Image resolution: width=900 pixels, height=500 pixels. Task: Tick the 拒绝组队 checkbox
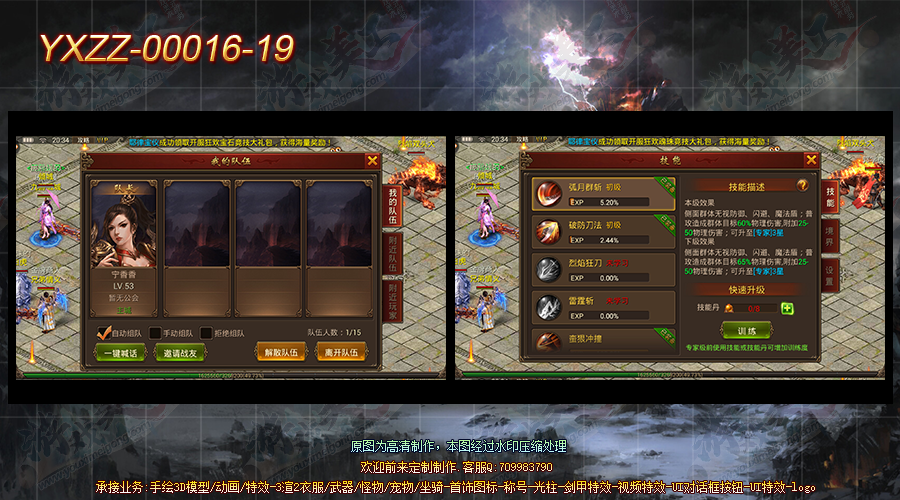click(206, 333)
